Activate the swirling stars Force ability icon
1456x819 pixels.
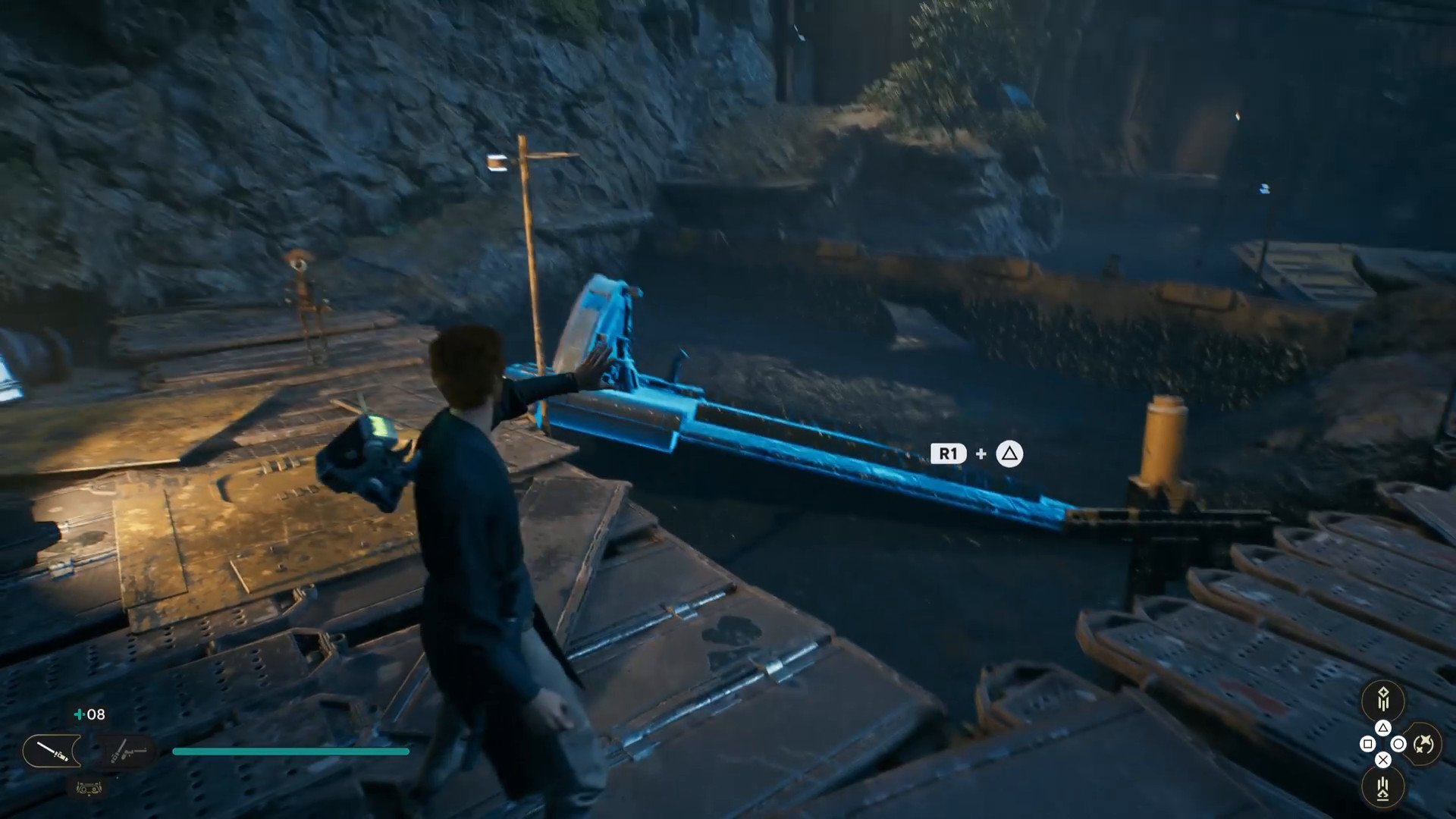(x=1423, y=744)
